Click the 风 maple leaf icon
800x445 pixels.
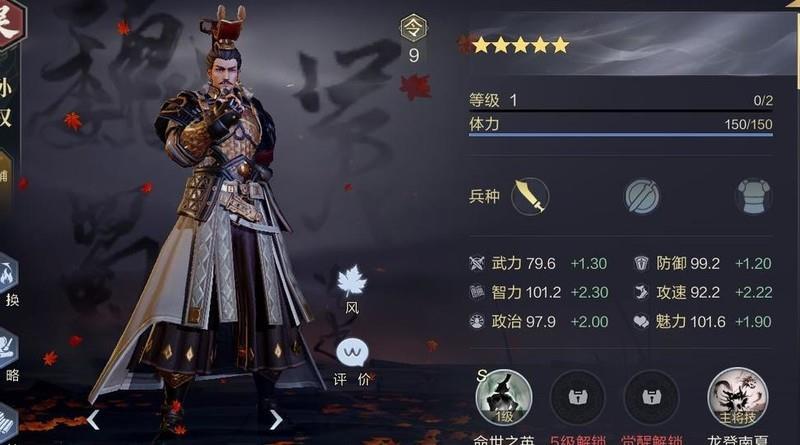tap(352, 283)
